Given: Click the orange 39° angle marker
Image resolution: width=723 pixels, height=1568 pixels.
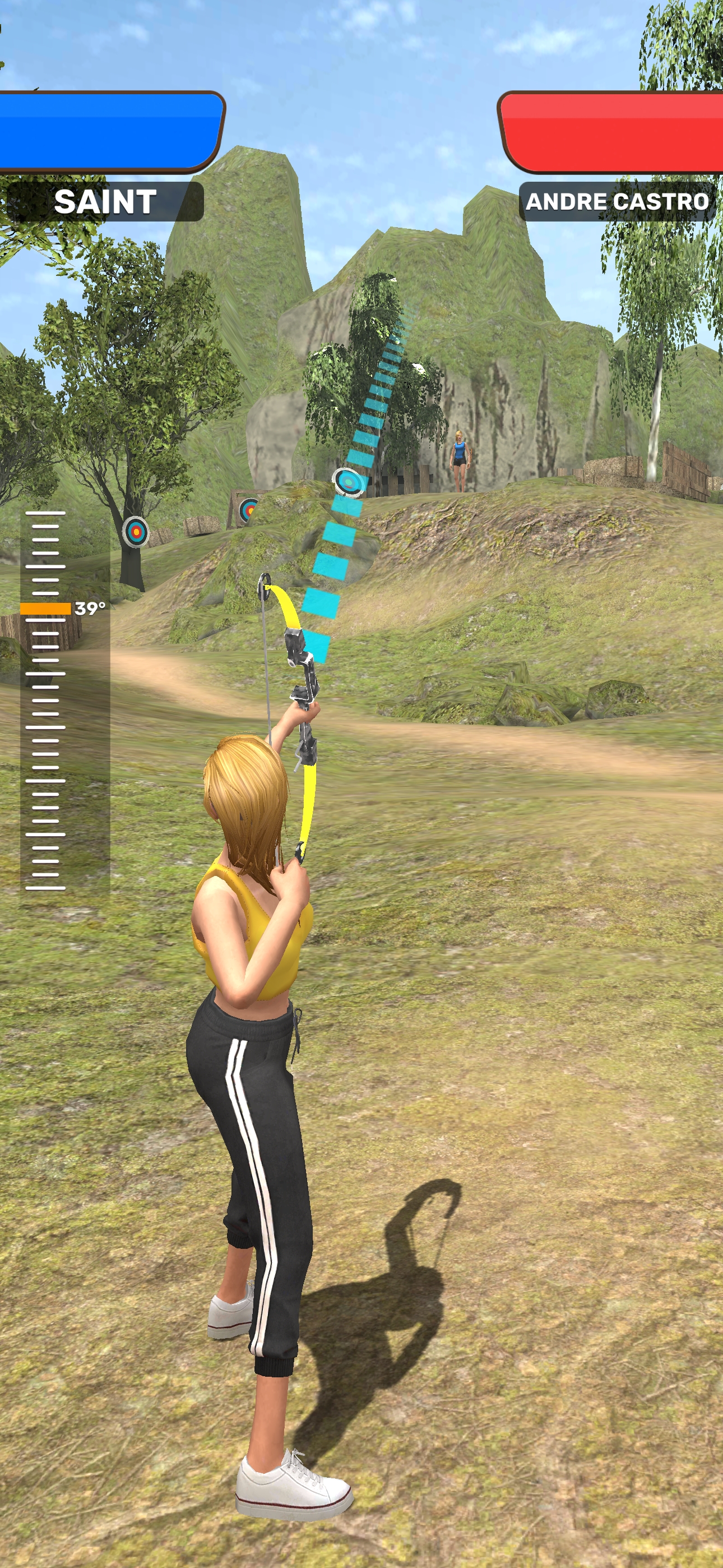Looking at the screenshot, I should coord(45,608).
